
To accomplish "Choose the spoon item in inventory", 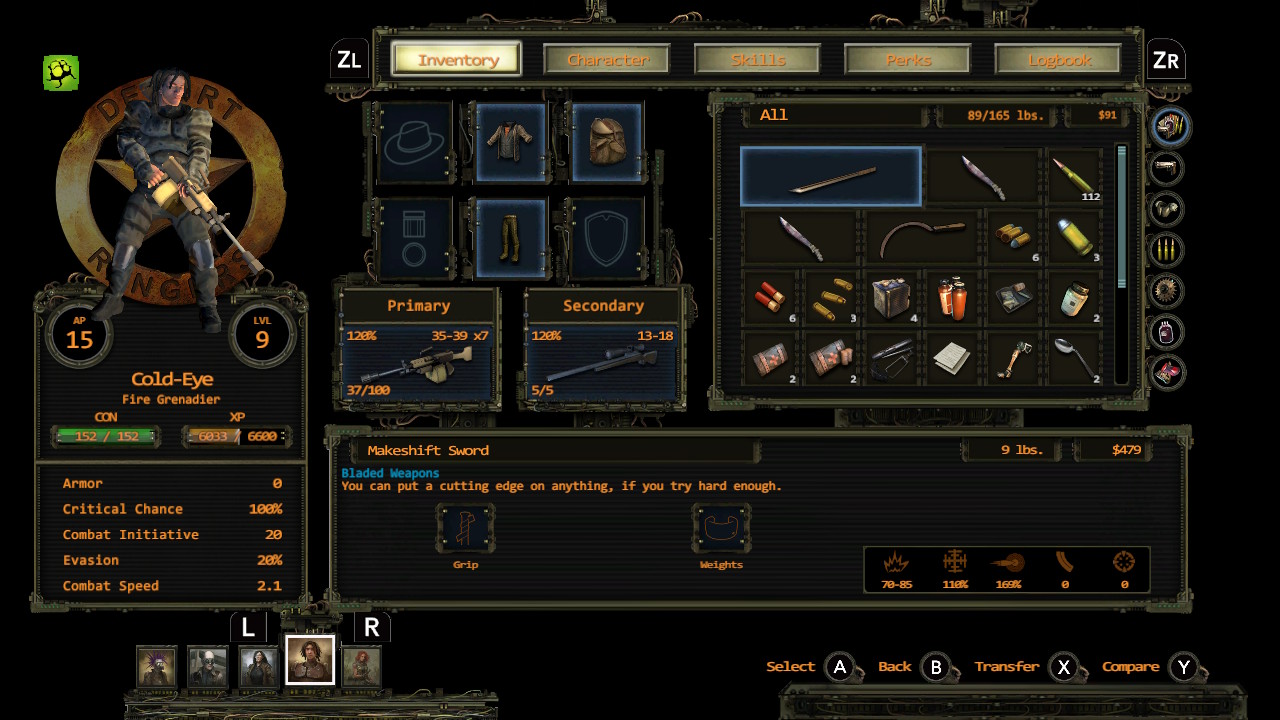I will [1075, 359].
